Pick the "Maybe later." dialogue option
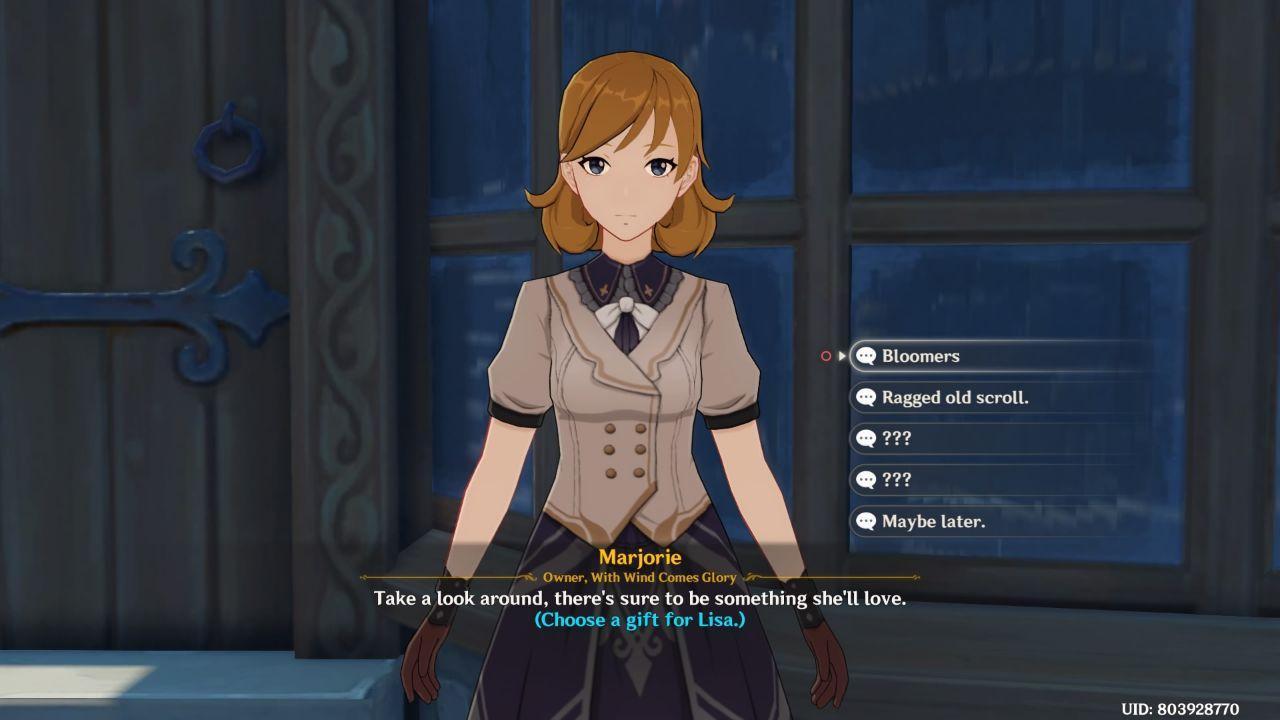 [933, 521]
